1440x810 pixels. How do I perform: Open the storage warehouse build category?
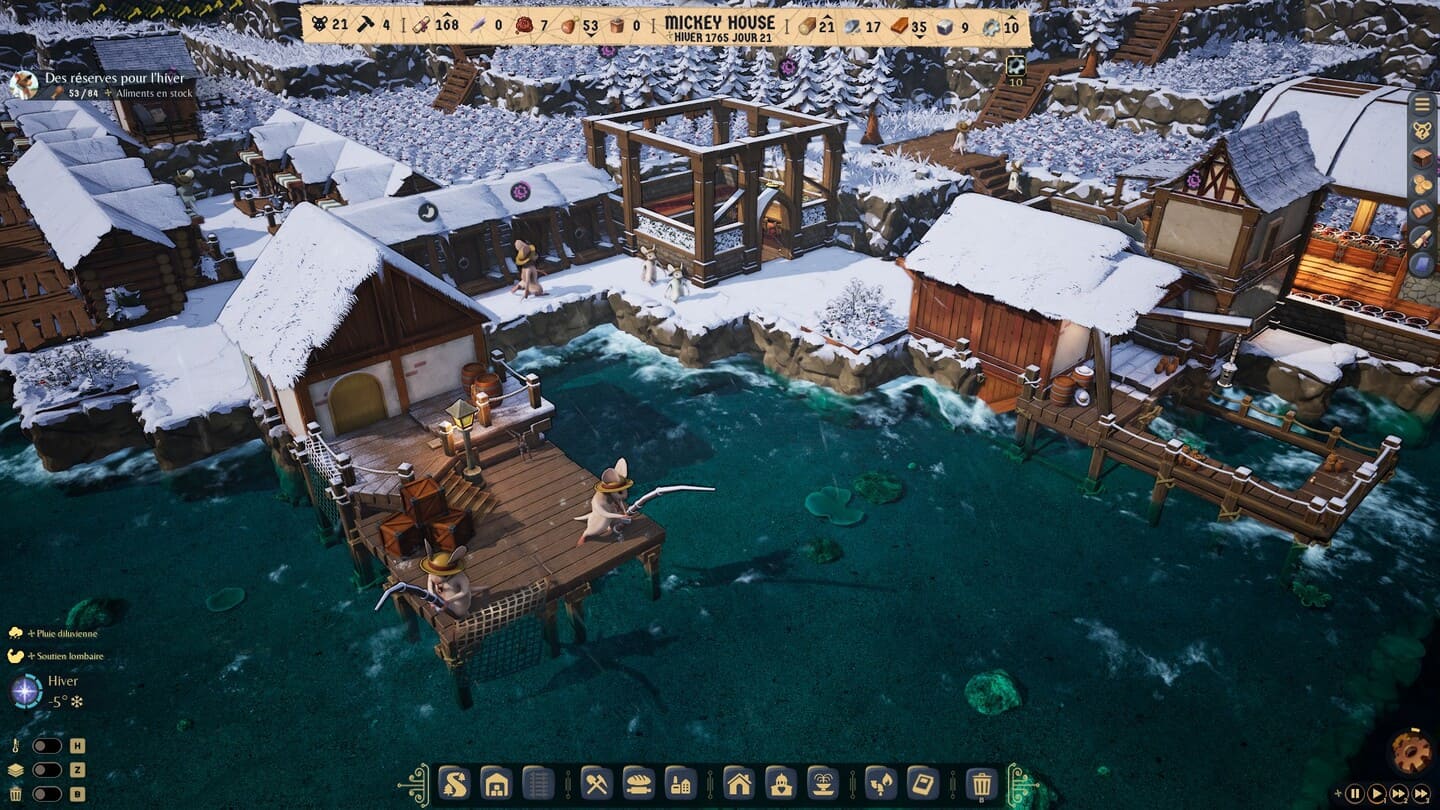click(x=496, y=782)
